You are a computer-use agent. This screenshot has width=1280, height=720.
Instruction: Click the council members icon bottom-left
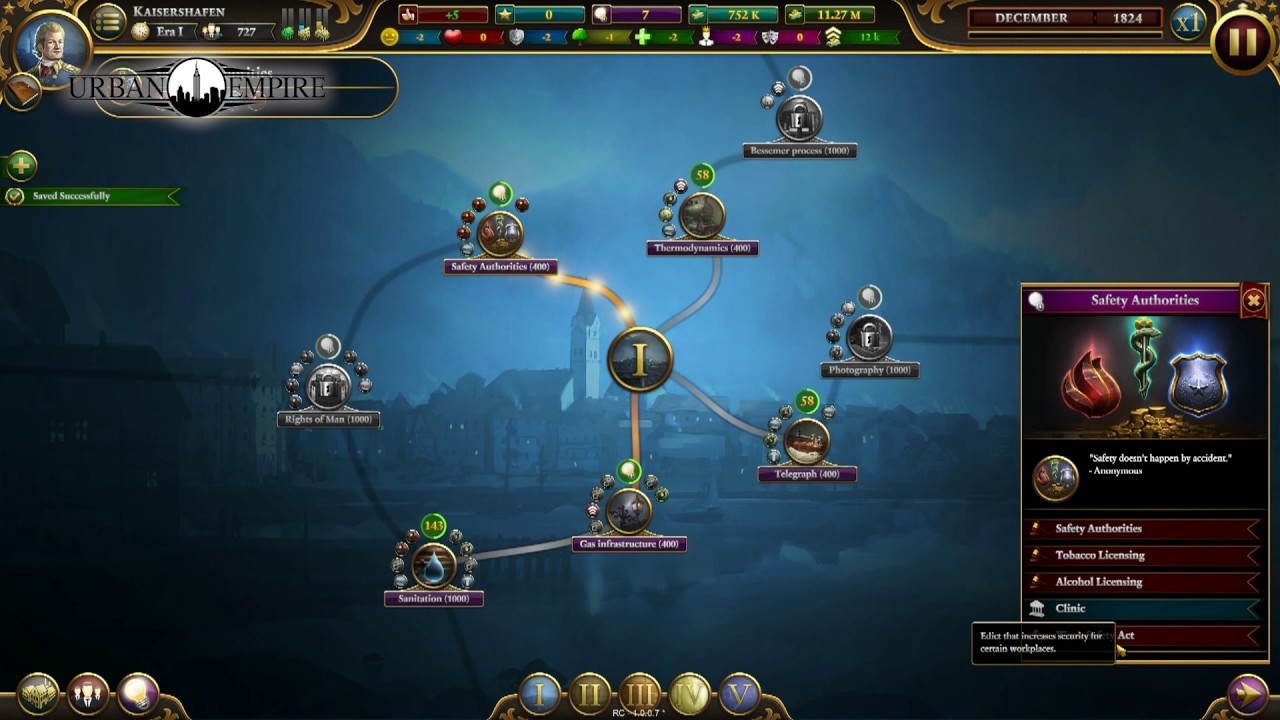pos(87,691)
